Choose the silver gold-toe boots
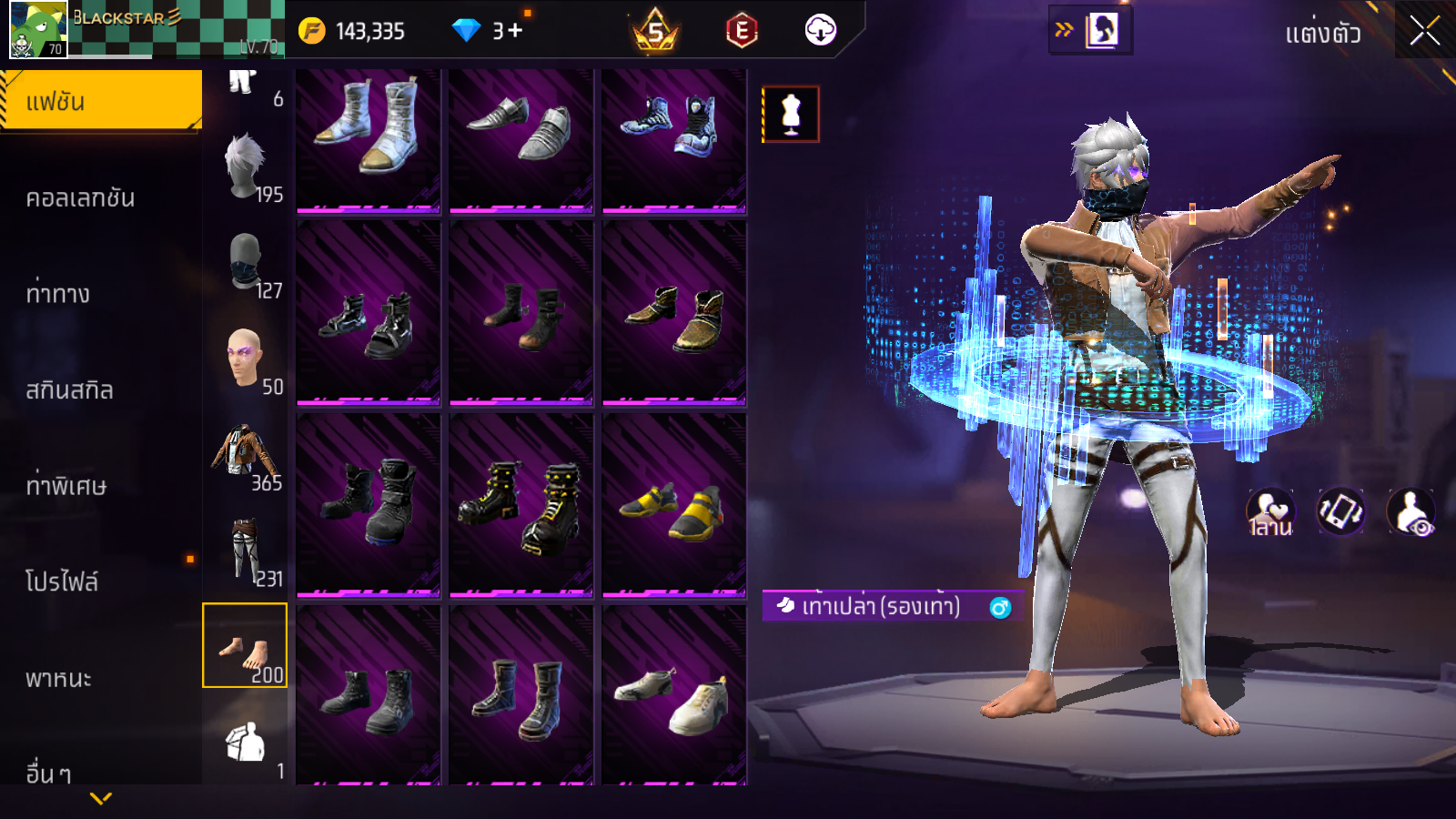This screenshot has width=1456, height=819. (x=368, y=138)
